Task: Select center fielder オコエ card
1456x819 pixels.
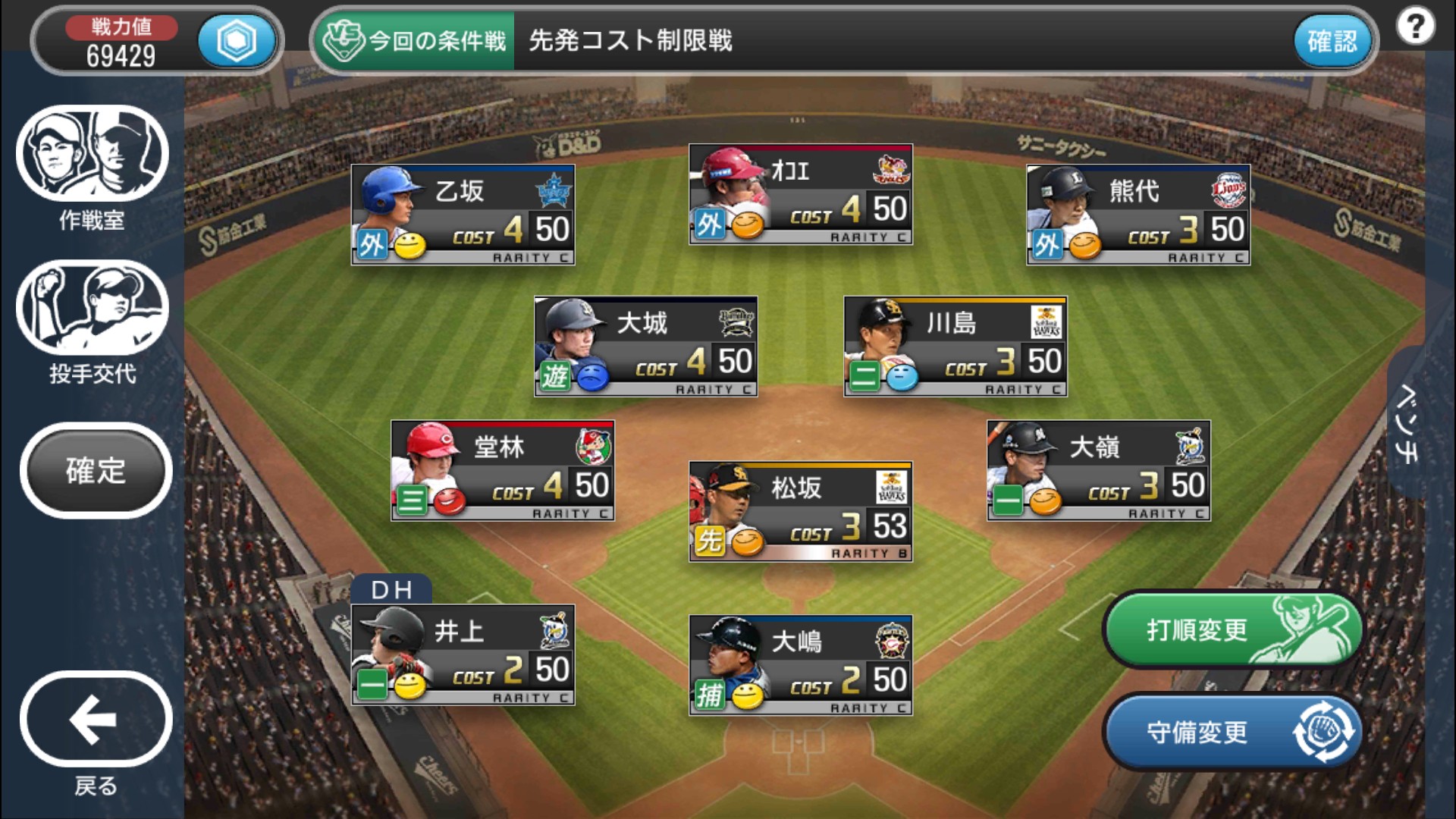Action: coord(800,194)
